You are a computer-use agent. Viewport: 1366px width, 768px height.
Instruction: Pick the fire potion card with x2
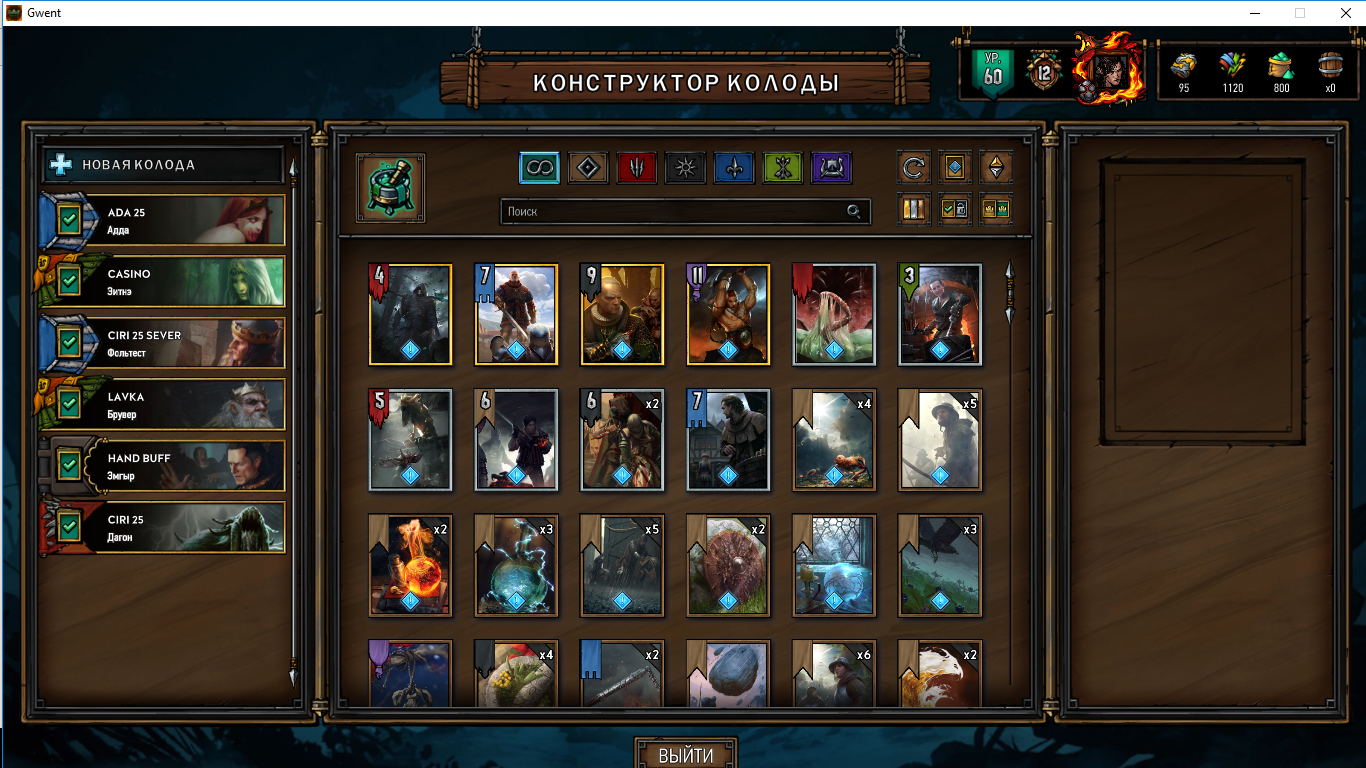tap(410, 565)
